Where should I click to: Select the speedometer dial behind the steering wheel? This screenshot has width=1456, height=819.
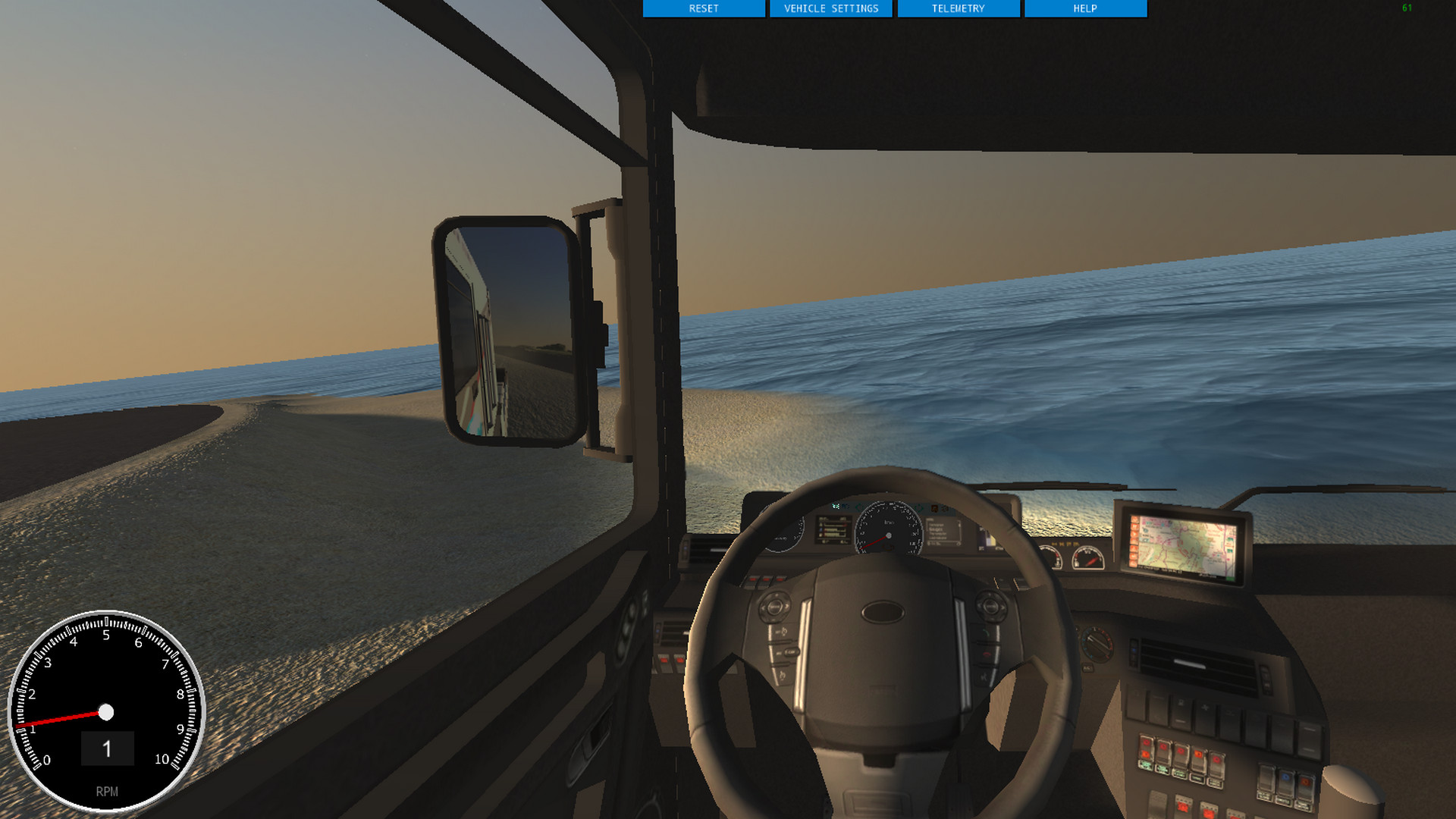tap(889, 535)
